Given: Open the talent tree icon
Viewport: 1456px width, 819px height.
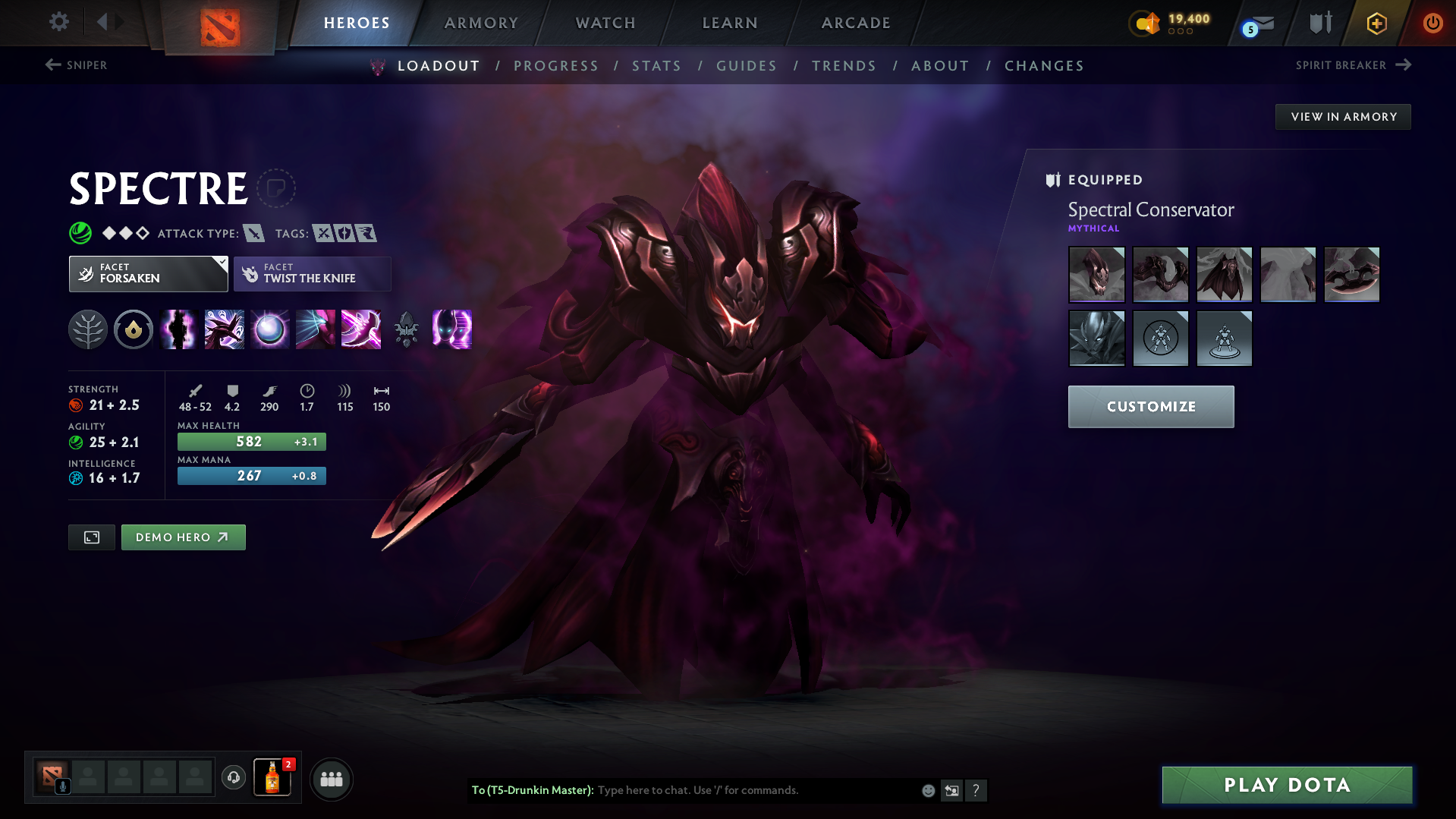Looking at the screenshot, I should [87, 329].
